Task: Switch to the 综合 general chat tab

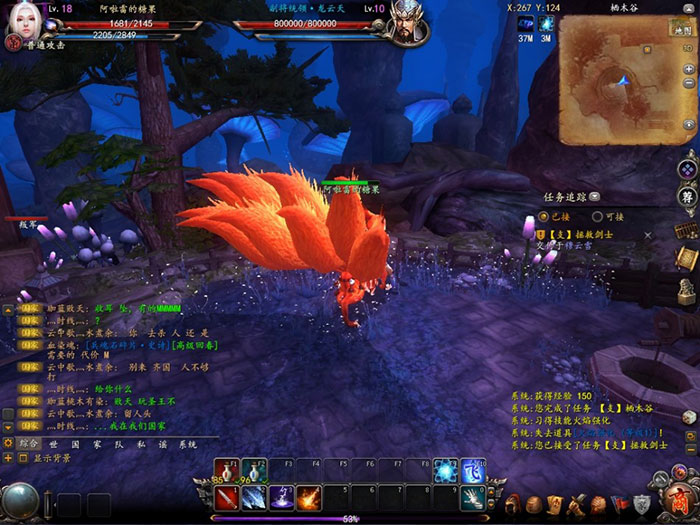Action: pyautogui.click(x=29, y=444)
